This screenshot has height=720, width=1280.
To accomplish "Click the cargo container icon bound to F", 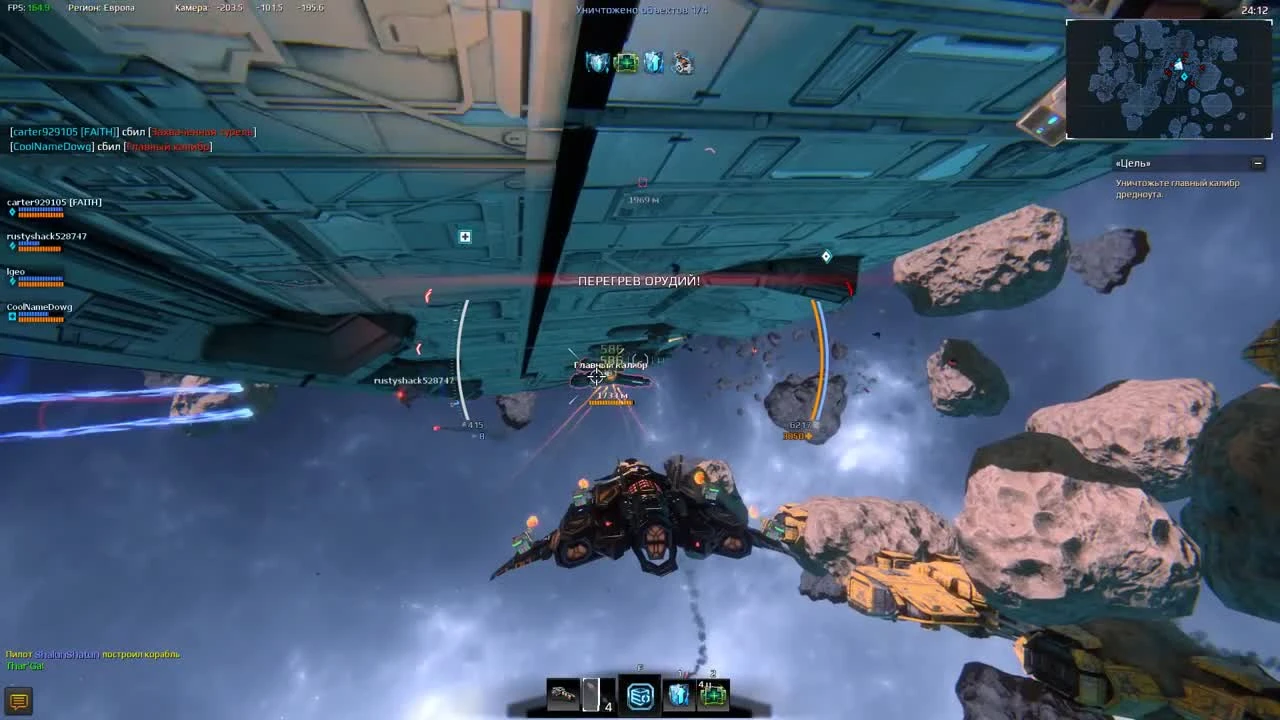I will (x=640, y=694).
